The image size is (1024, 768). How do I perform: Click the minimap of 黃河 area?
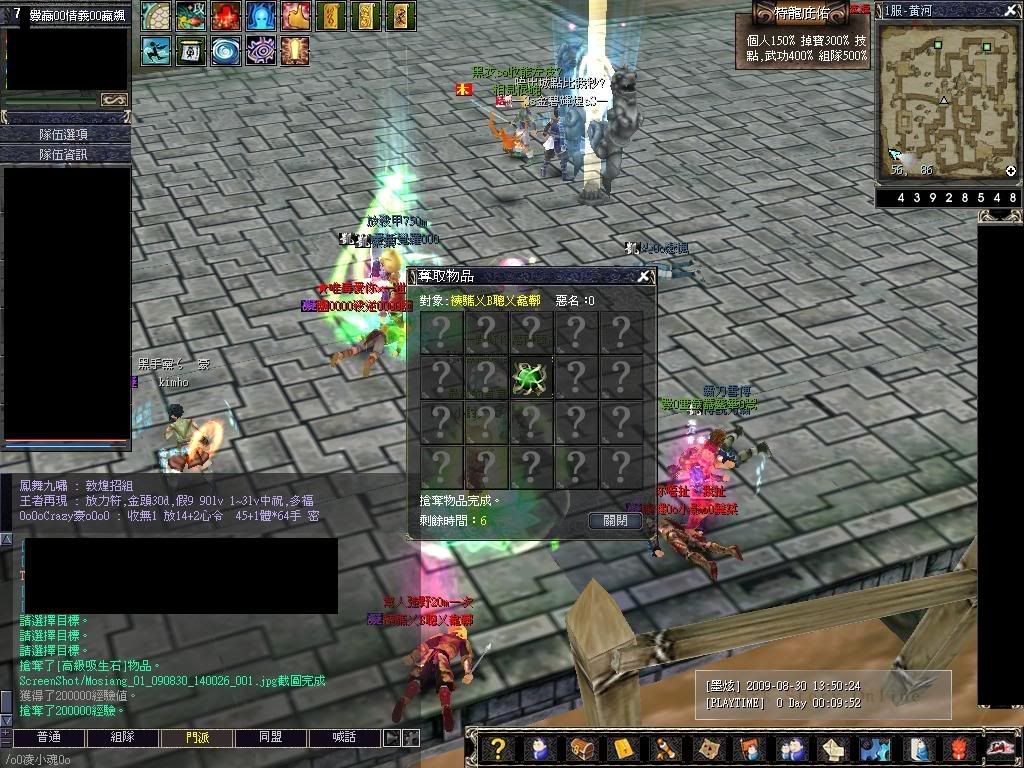947,100
